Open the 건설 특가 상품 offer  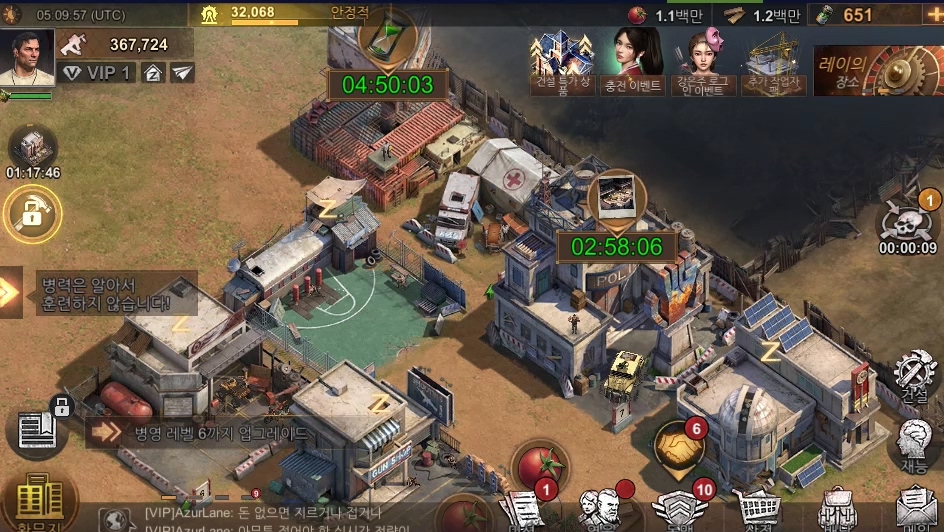560,62
